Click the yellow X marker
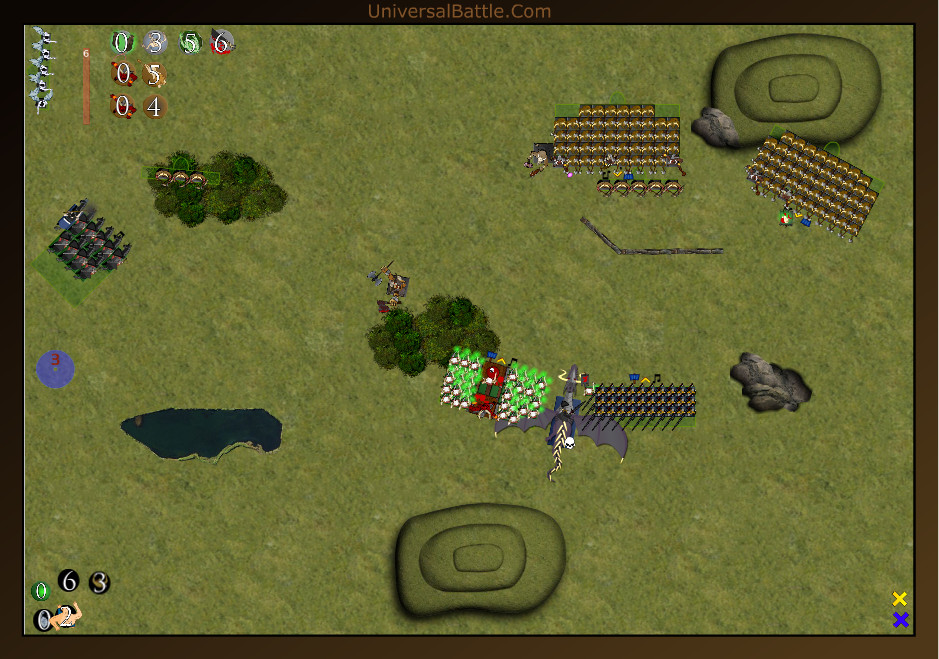 (900, 599)
